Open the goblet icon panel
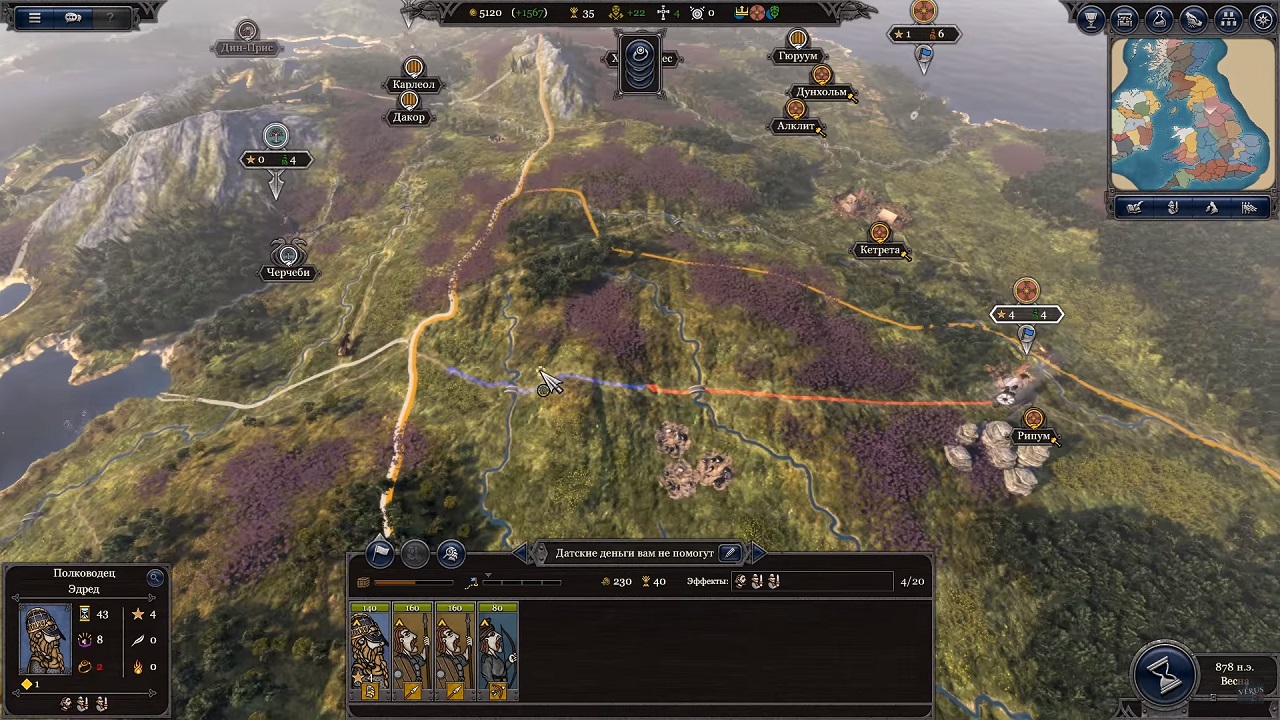The width and height of the screenshot is (1280, 720). 1091,19
